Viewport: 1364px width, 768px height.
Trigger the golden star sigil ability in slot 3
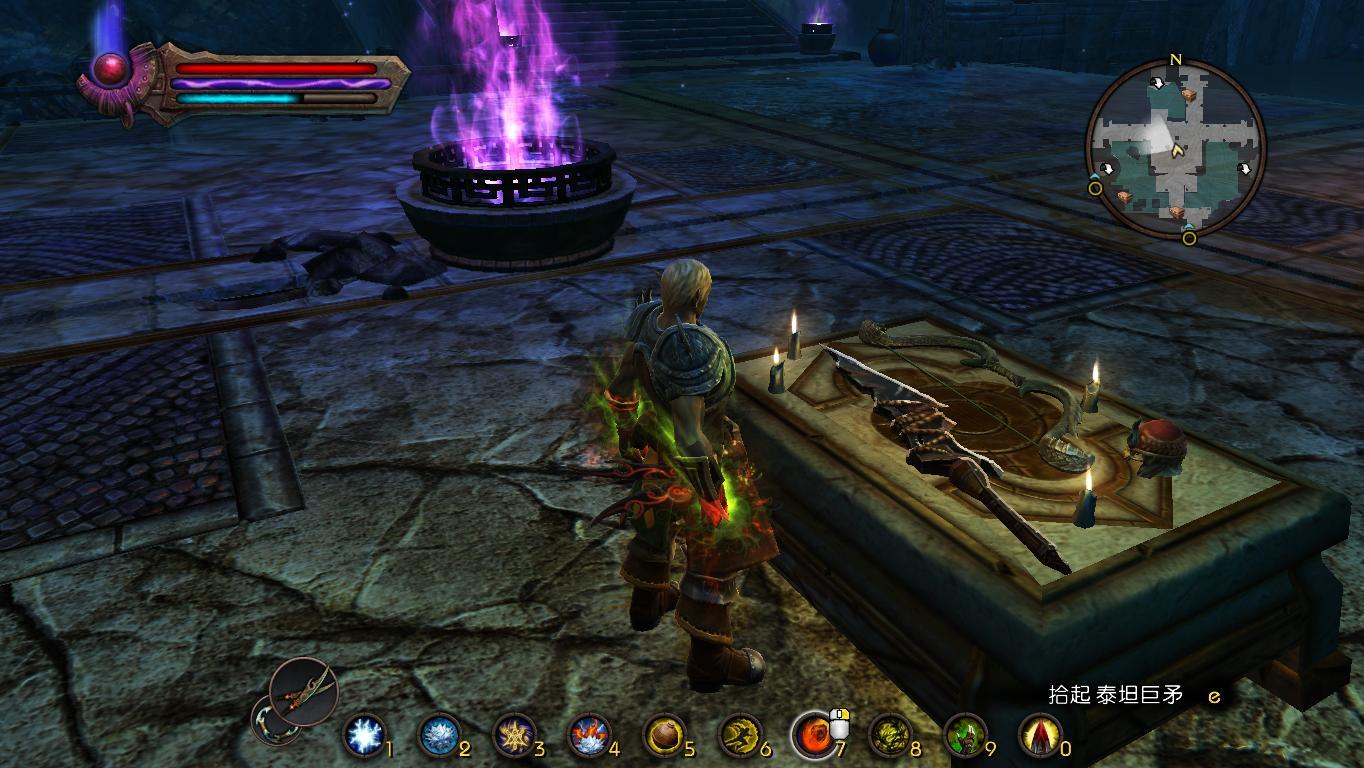(x=514, y=736)
